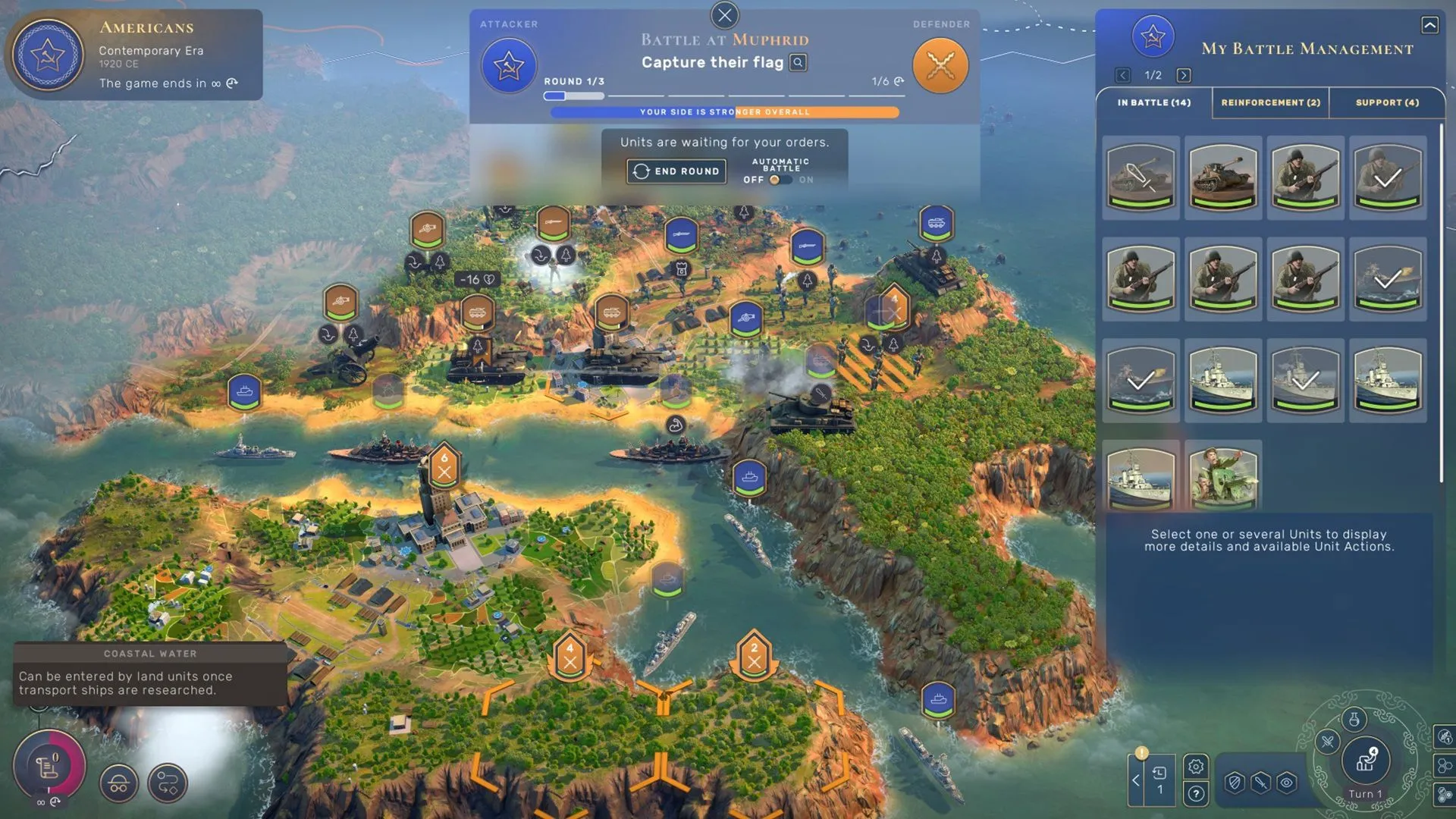This screenshot has height=819, width=1456.
Task: Toggle the sword hexagon icon
Action: click(1260, 783)
